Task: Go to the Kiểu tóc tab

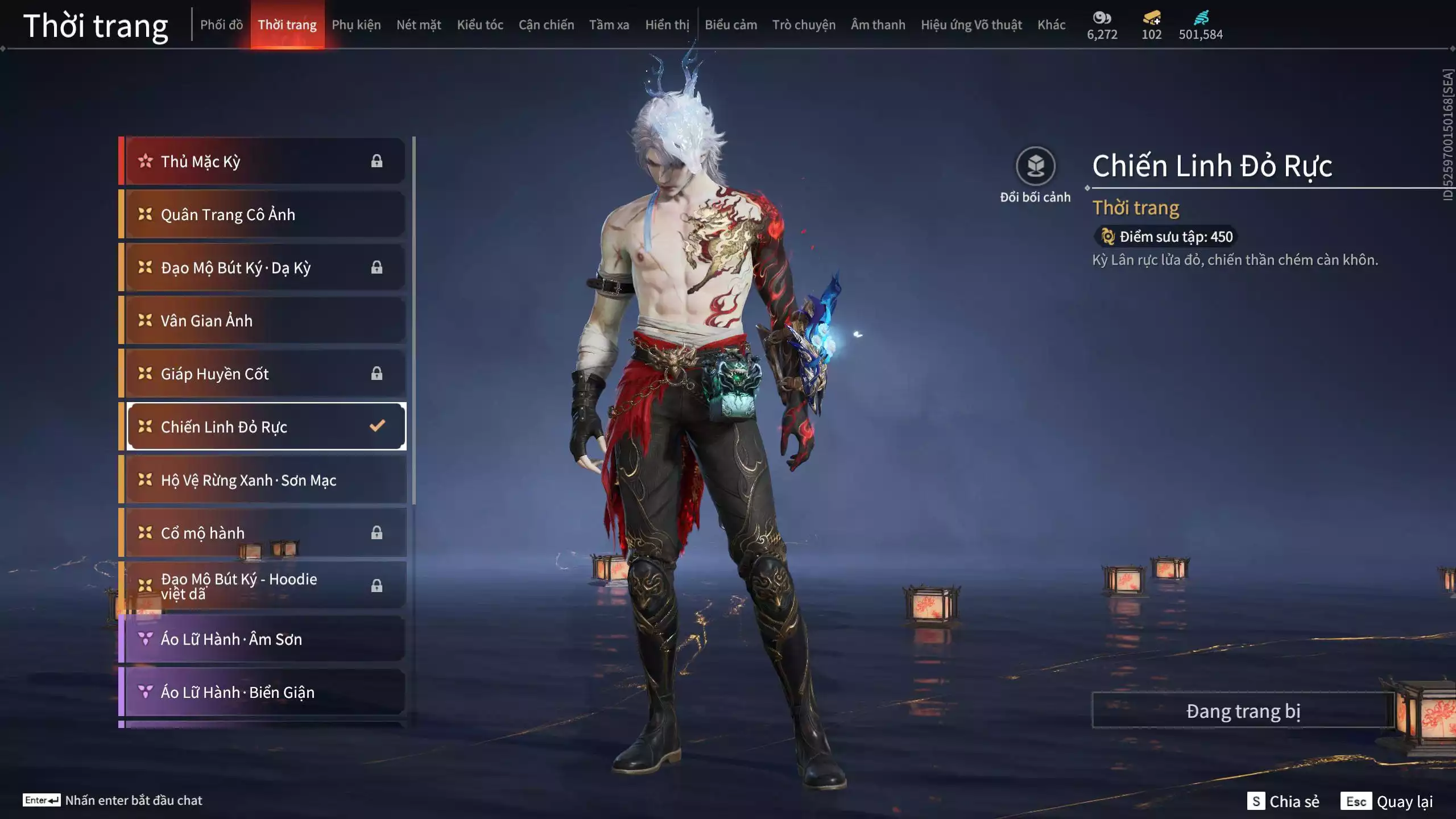Action: 480,25
